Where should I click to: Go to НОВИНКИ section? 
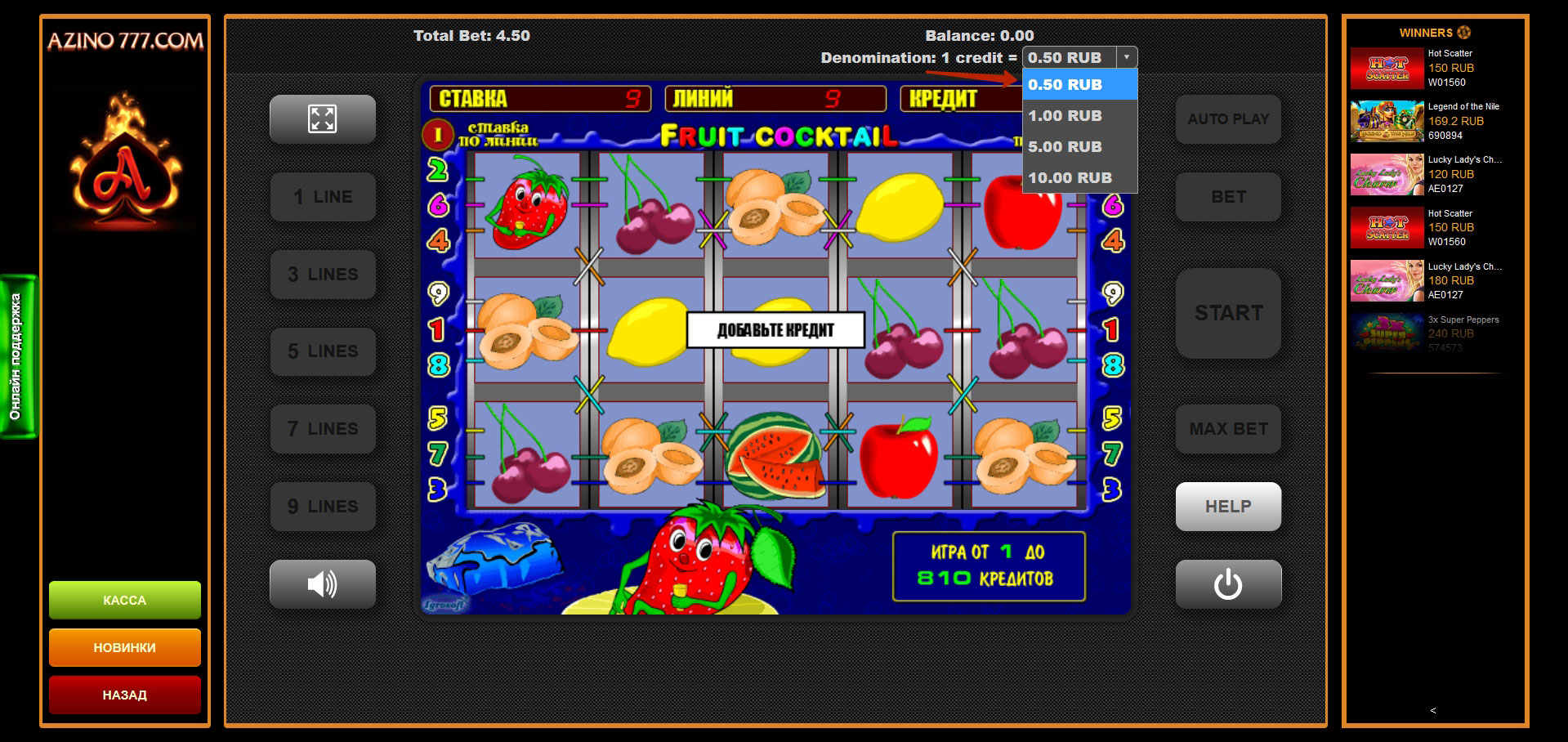pos(124,647)
